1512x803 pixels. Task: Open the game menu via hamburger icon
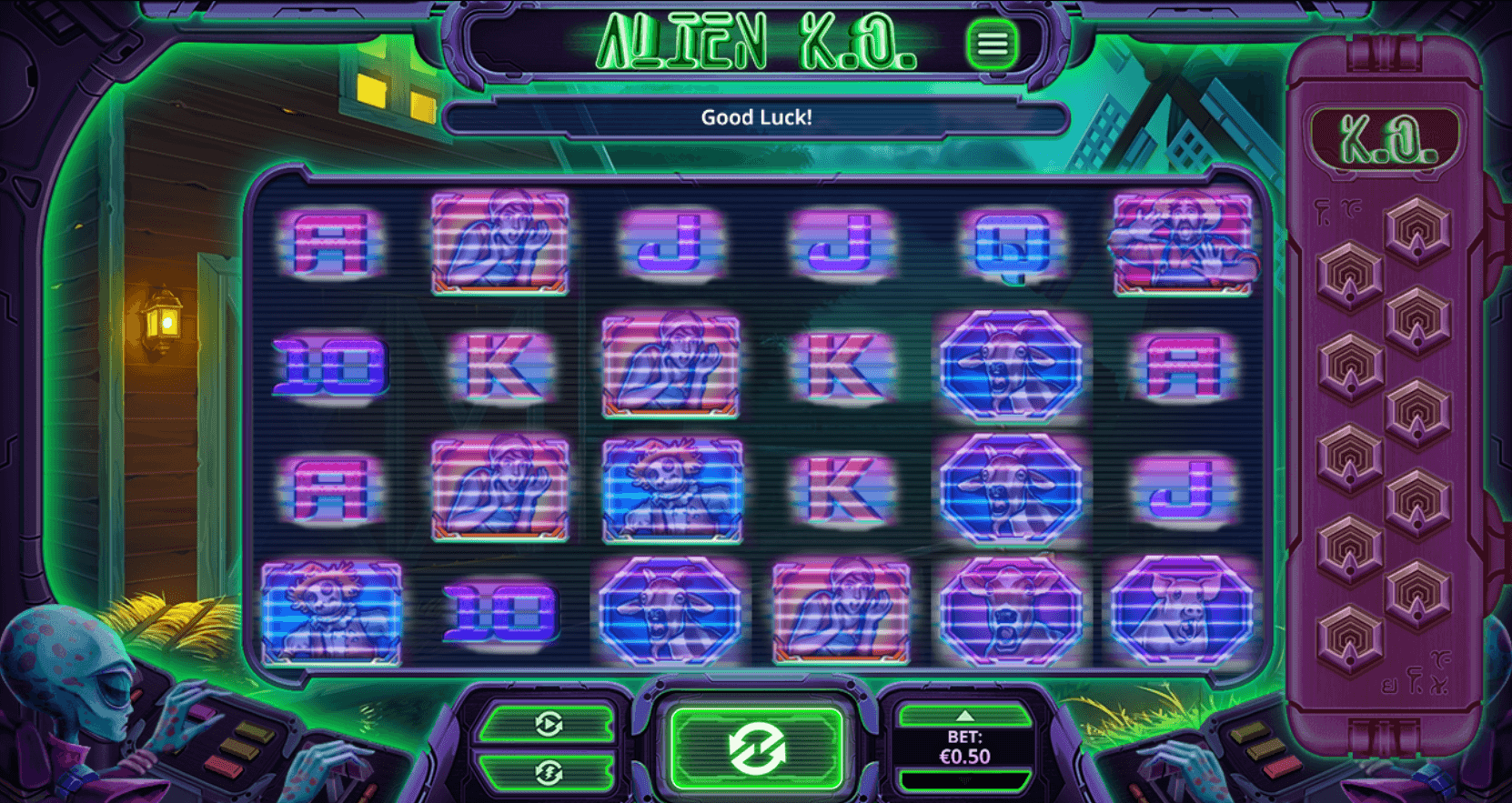coord(993,45)
